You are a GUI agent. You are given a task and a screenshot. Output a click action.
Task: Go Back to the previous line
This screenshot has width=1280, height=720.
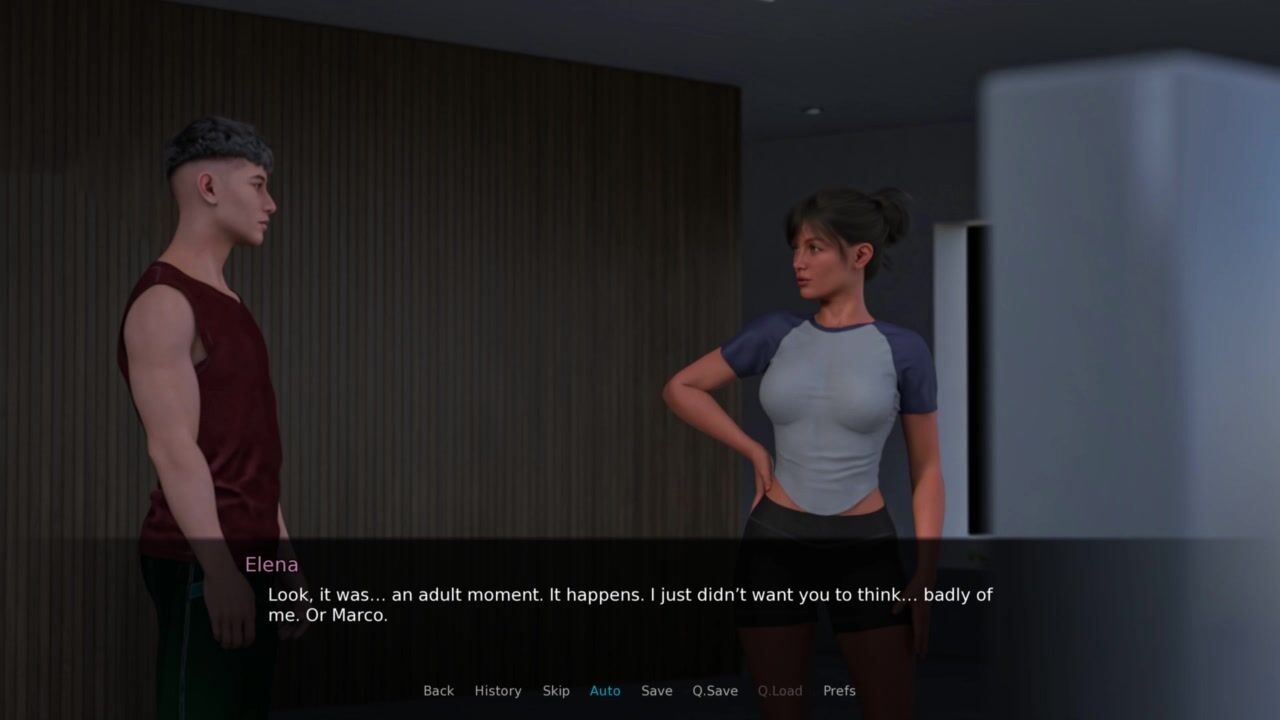[x=438, y=691]
